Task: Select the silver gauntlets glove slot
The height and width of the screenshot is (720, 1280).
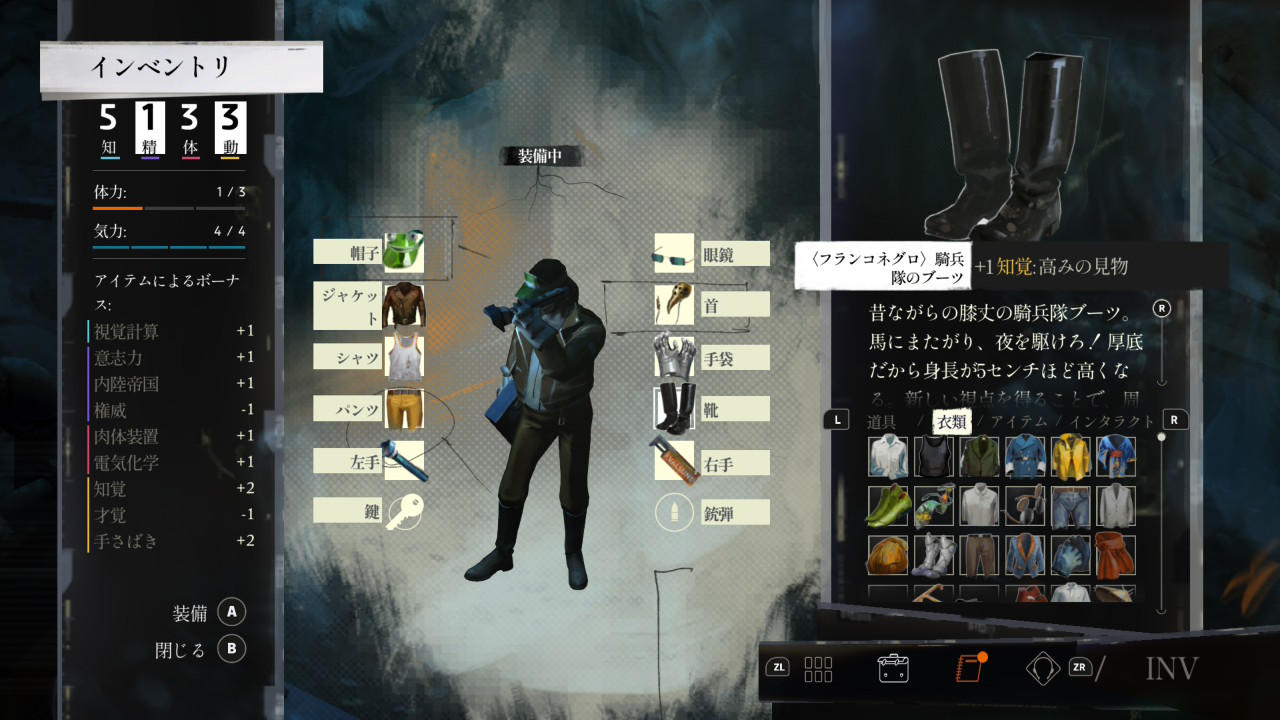Action: coord(674,357)
